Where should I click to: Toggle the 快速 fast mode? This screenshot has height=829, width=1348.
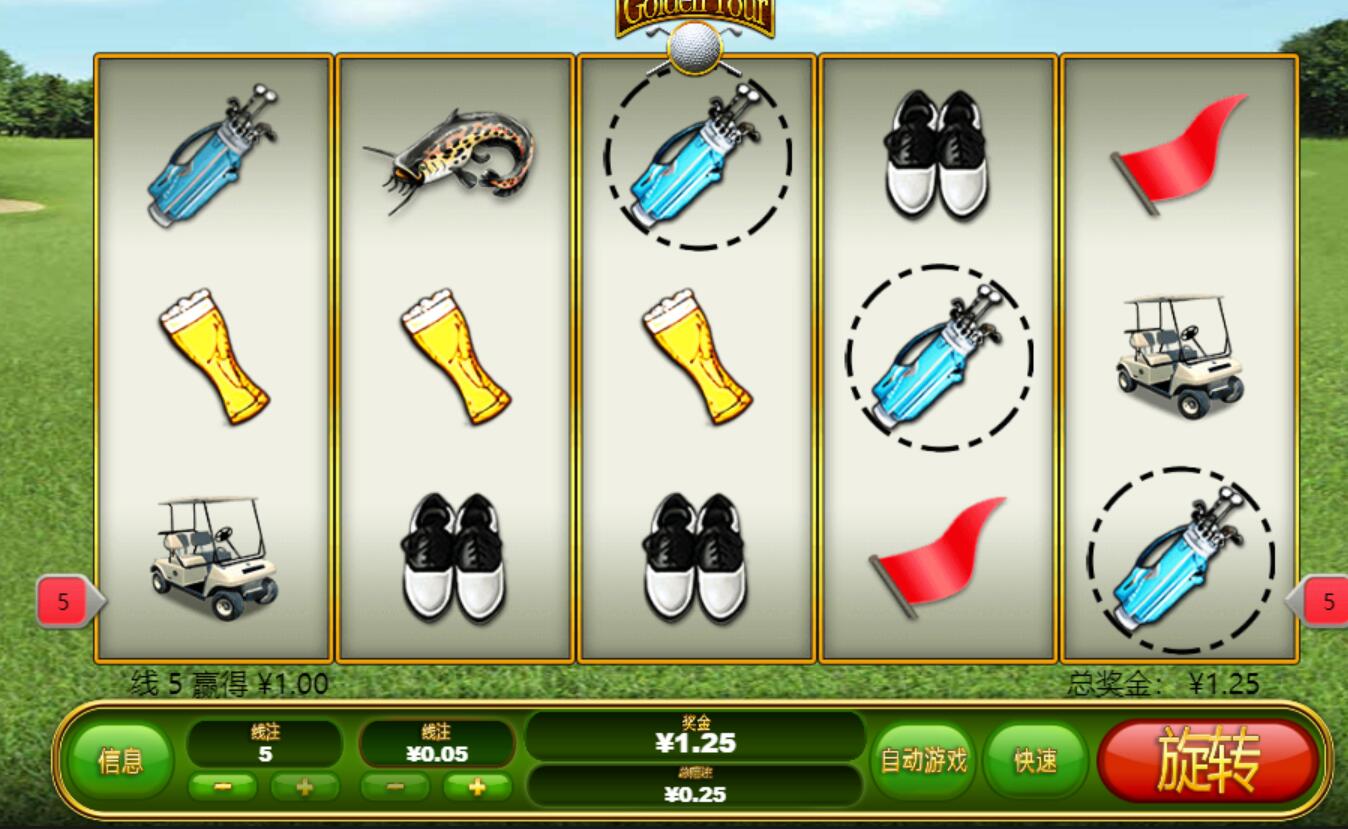click(1035, 761)
